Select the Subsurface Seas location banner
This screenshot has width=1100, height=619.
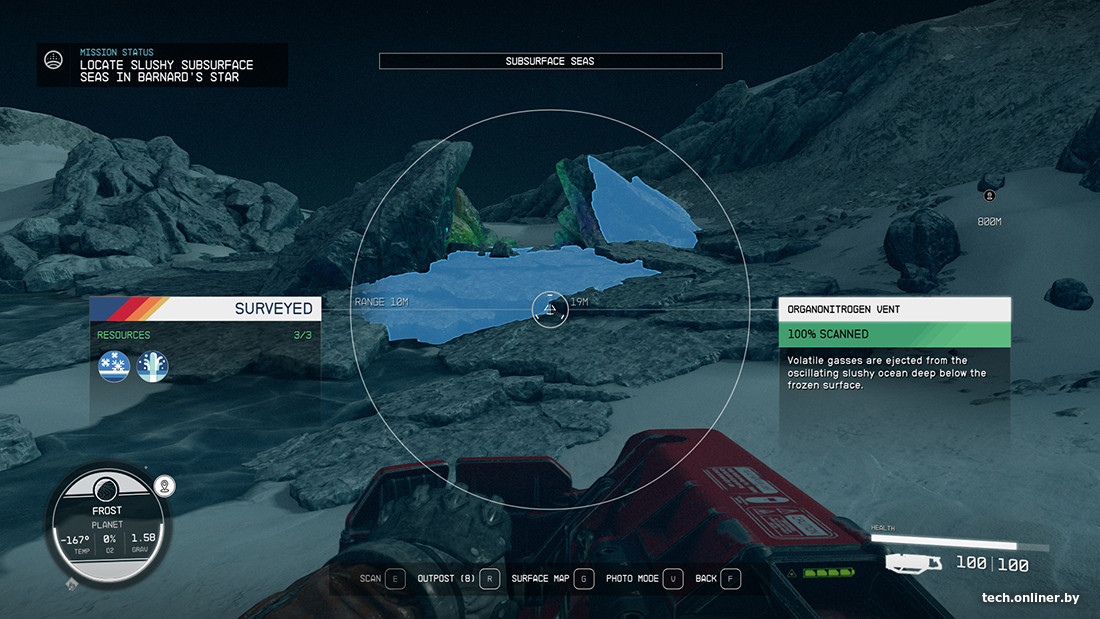[550, 61]
